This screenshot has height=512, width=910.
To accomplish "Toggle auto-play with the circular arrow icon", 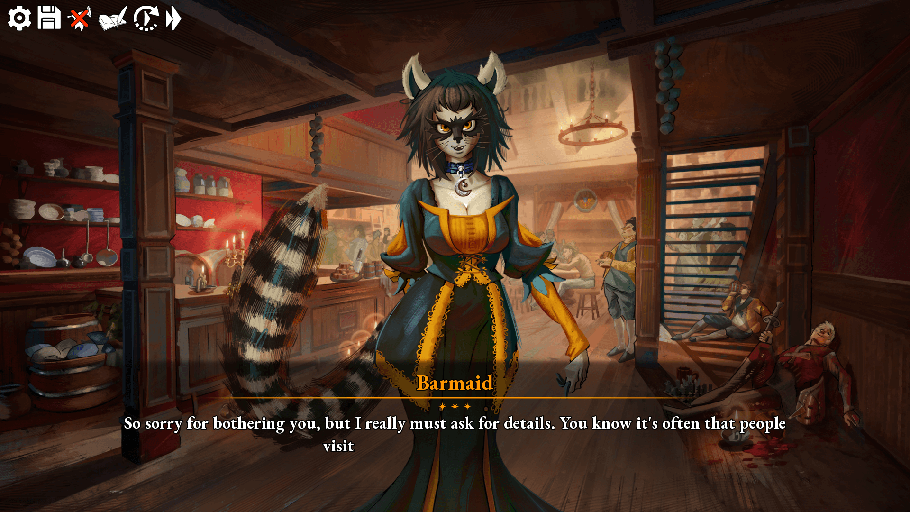I will click(x=146, y=17).
